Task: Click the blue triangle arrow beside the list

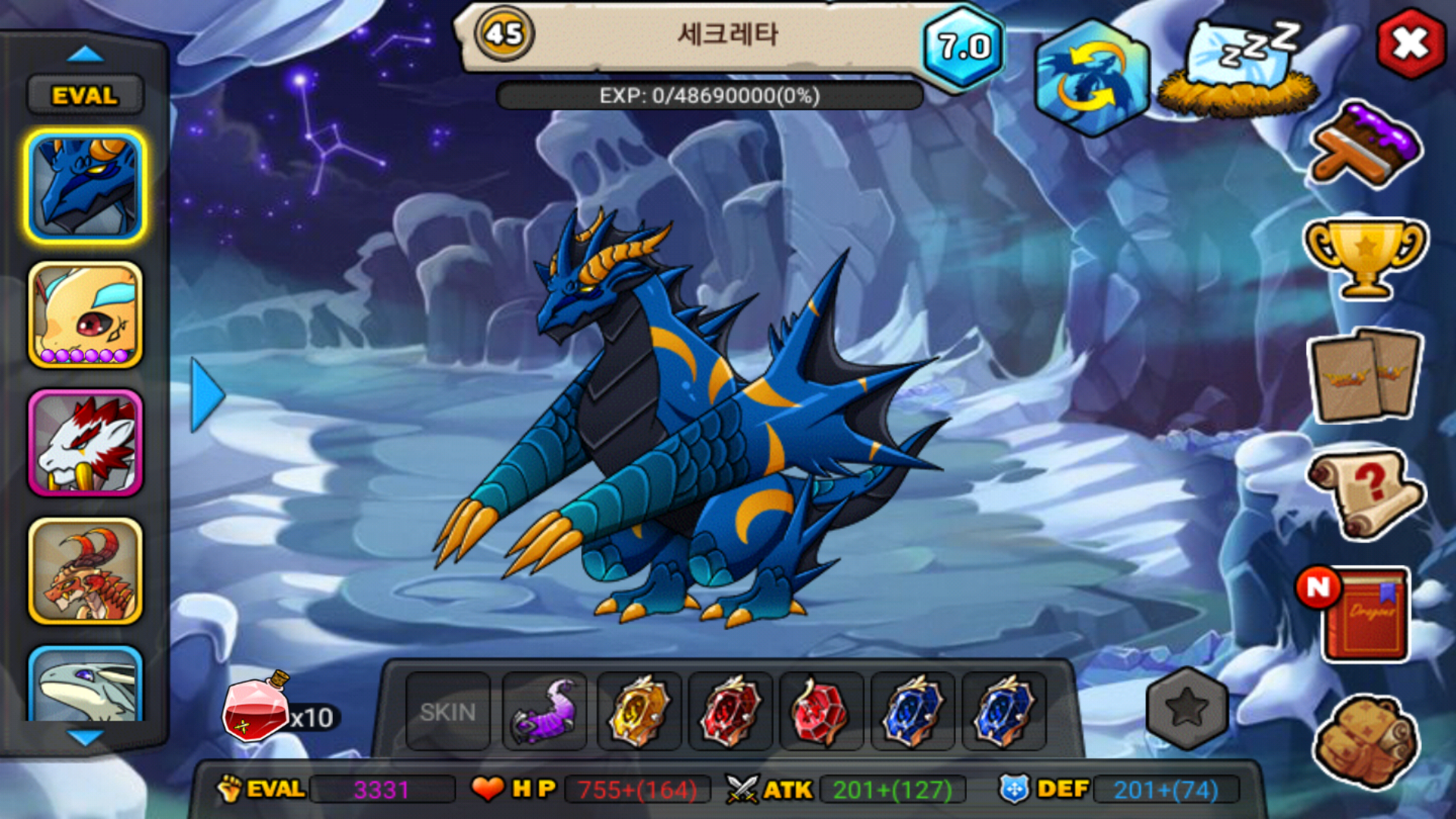Action: point(206,395)
